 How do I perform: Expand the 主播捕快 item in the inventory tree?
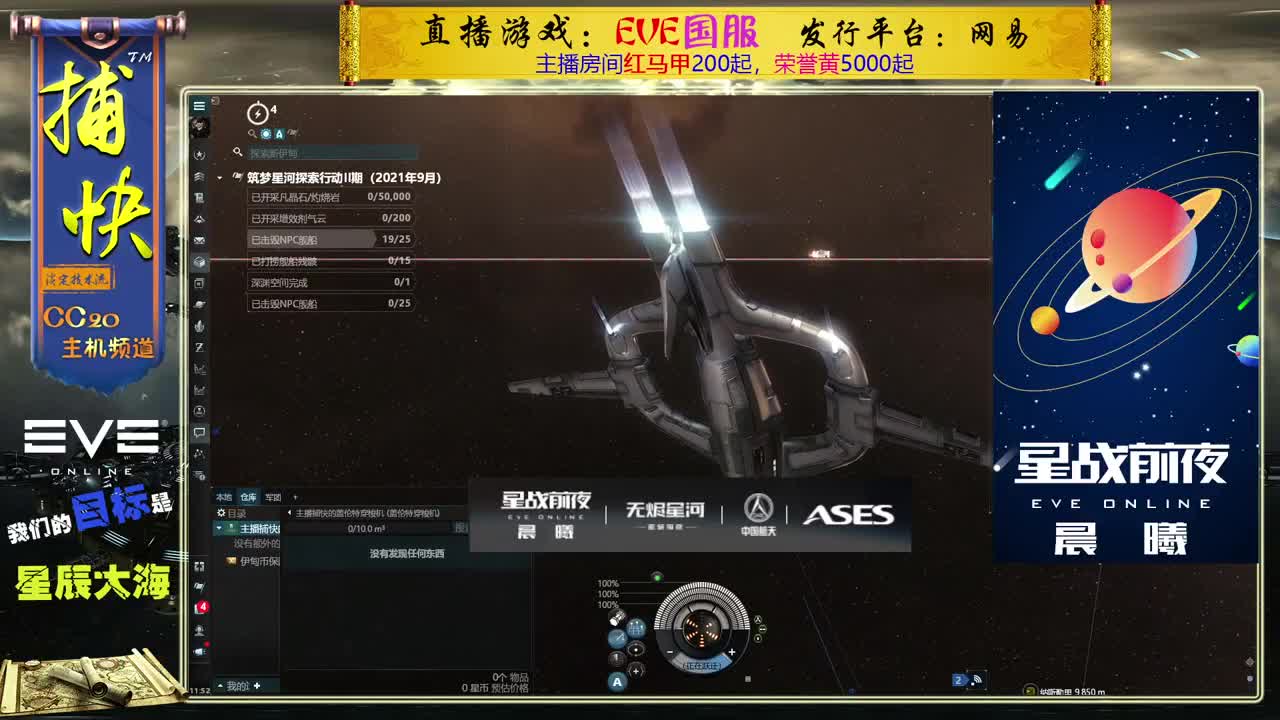pyautogui.click(x=218, y=527)
